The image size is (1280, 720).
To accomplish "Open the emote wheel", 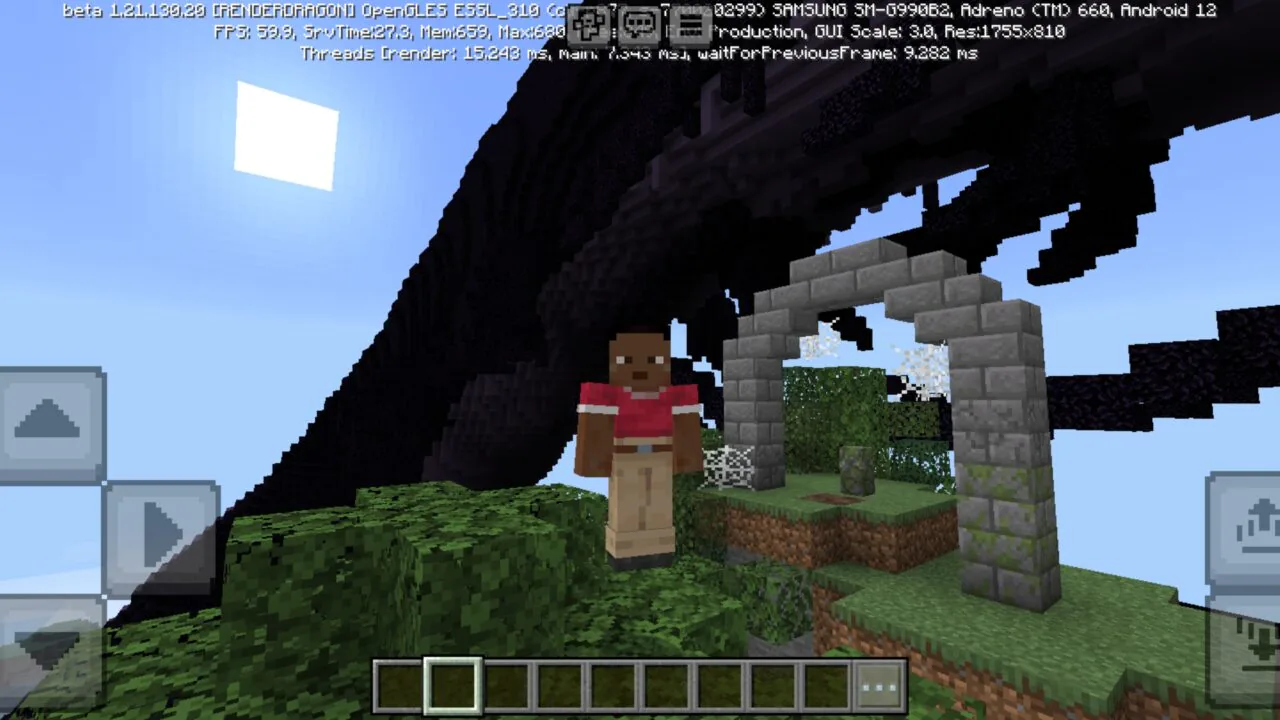I will [x=588, y=23].
